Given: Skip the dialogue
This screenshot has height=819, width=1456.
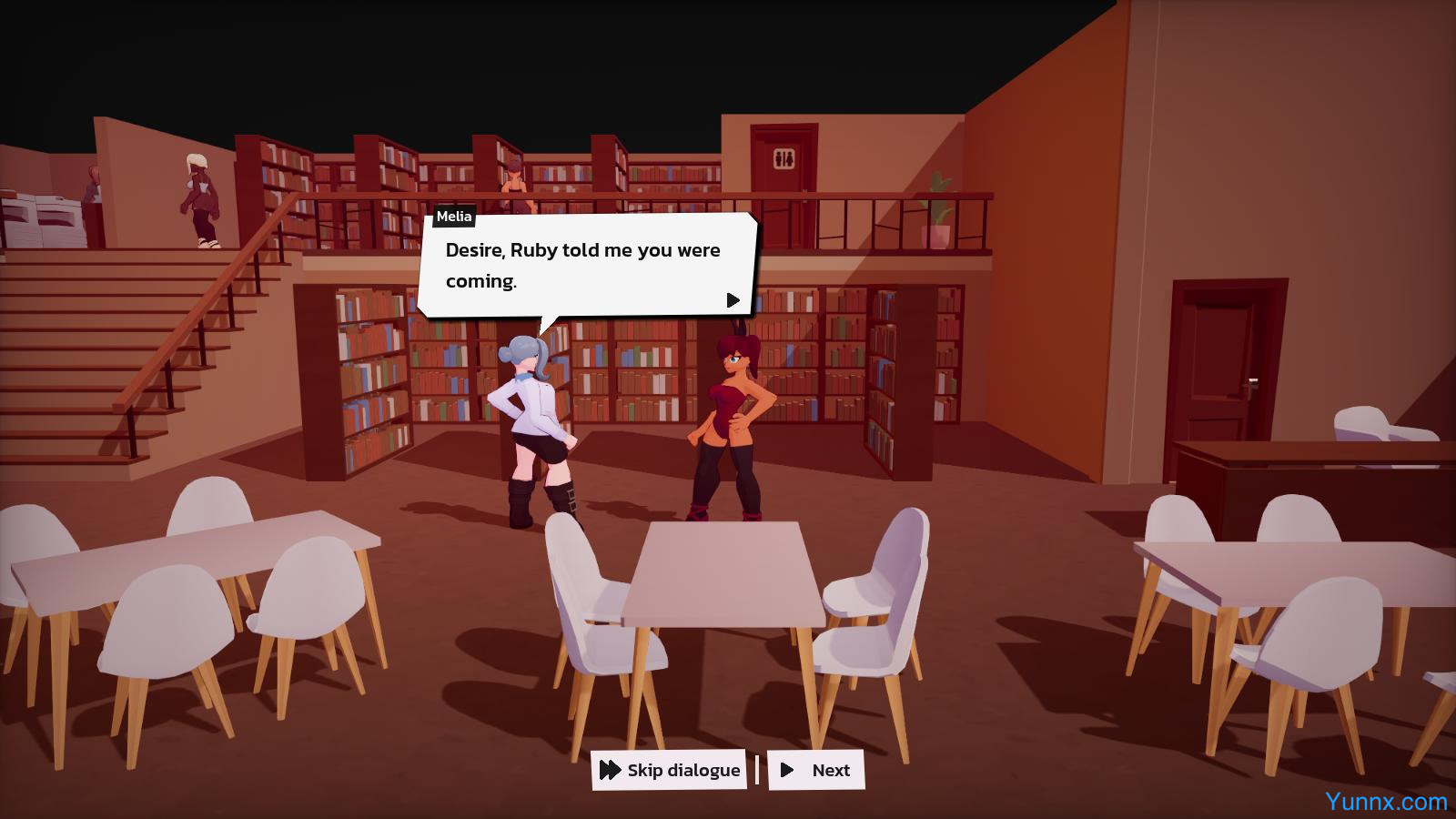Looking at the screenshot, I should (669, 770).
